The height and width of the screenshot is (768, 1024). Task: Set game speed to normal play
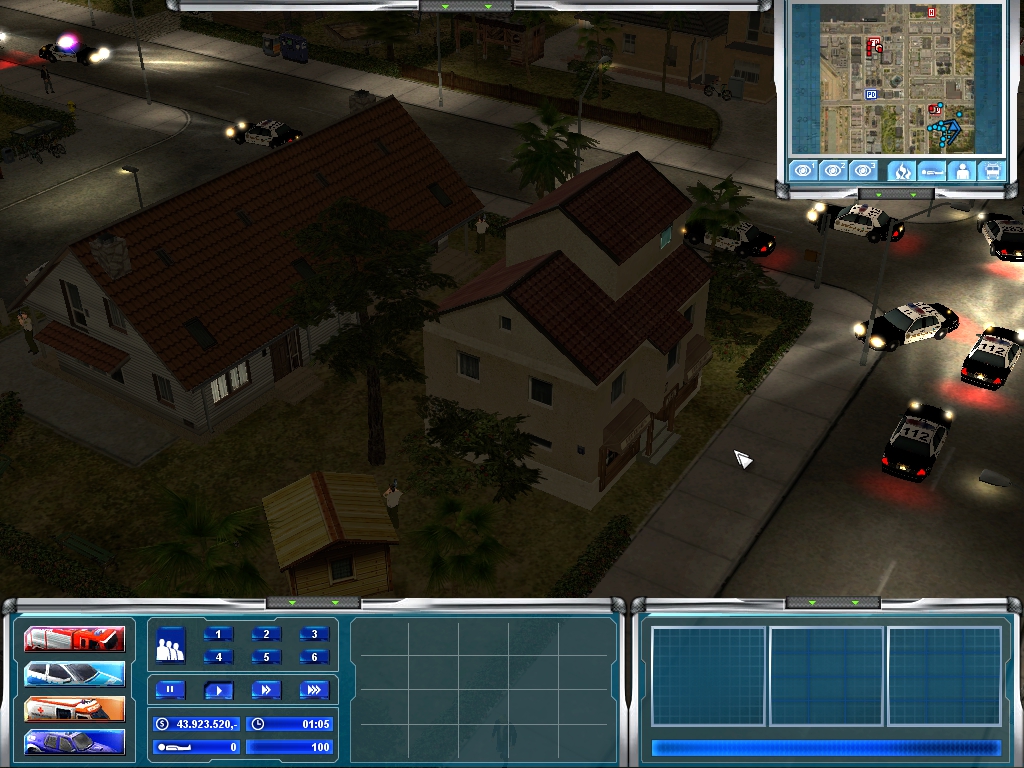[218, 690]
